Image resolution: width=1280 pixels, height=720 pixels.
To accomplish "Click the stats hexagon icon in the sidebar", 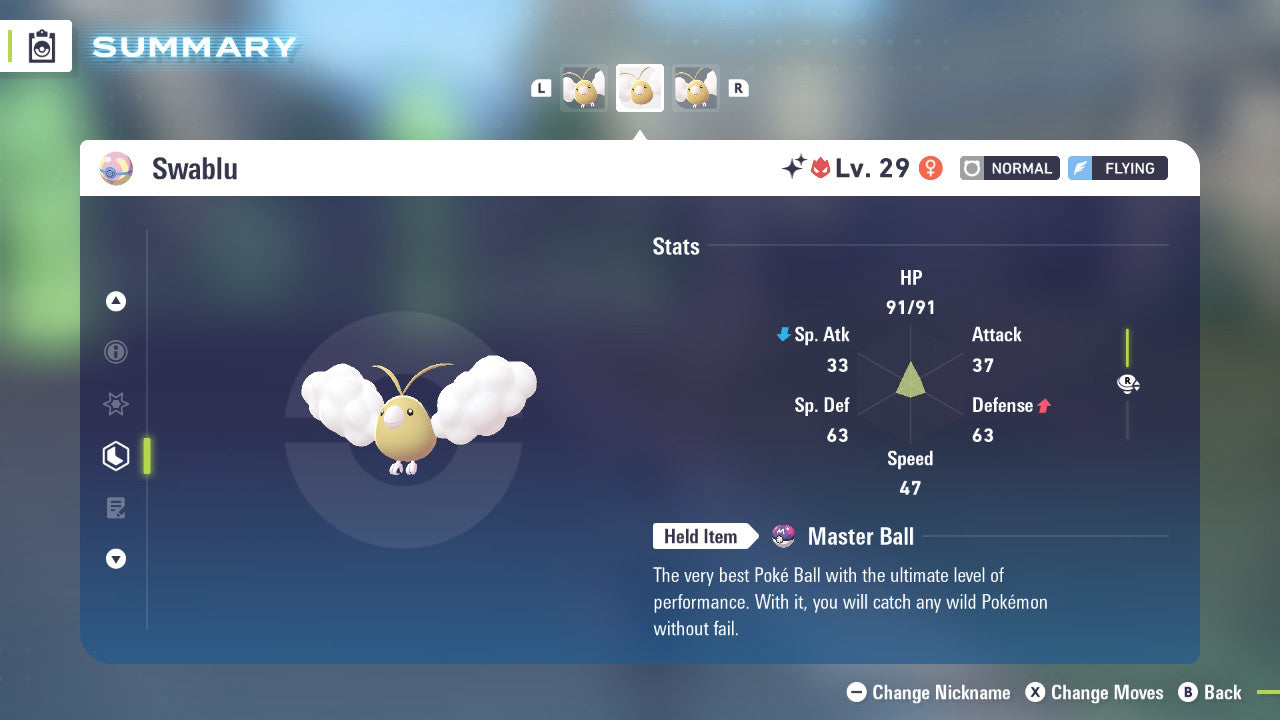I will (x=116, y=456).
